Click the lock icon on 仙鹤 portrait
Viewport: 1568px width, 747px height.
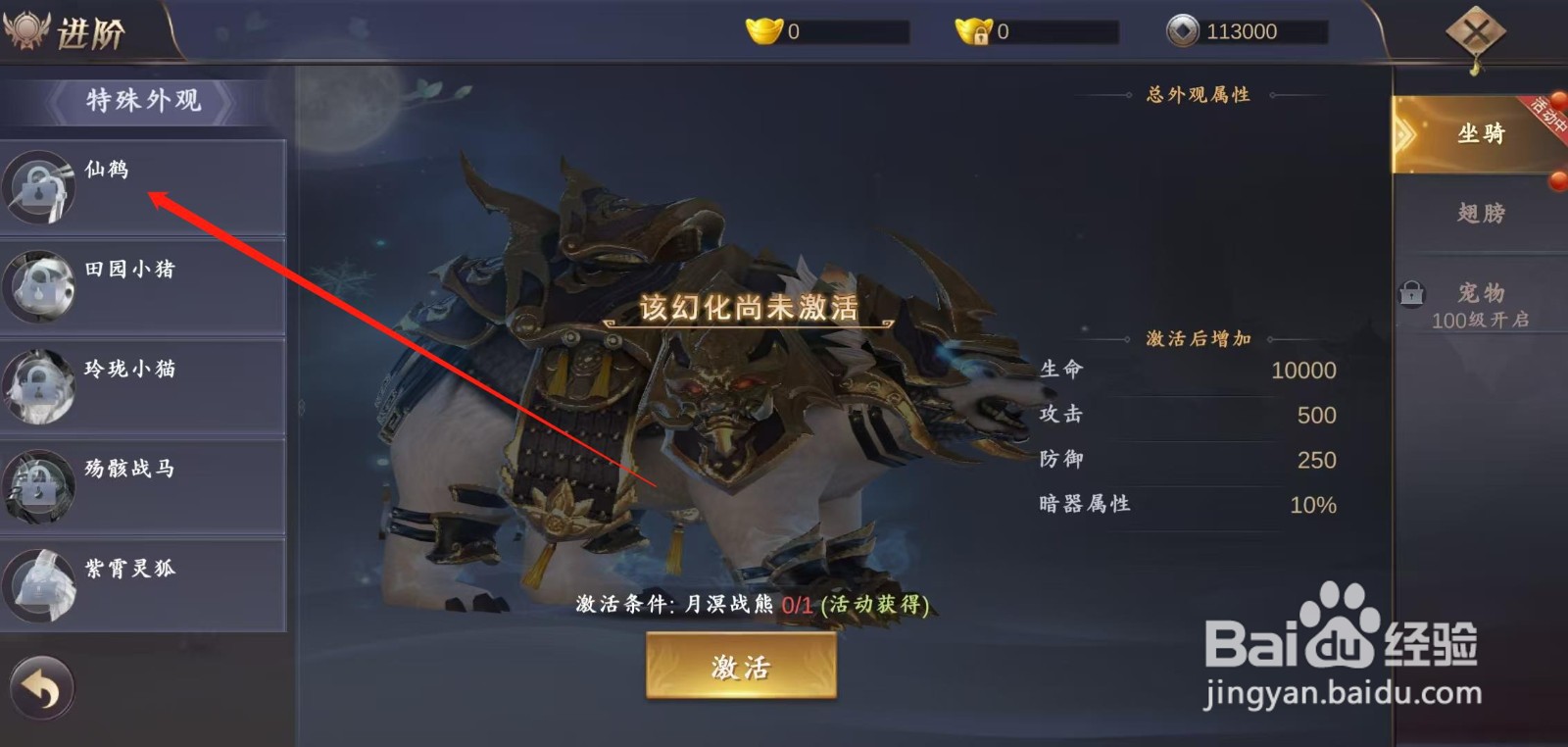[37, 188]
